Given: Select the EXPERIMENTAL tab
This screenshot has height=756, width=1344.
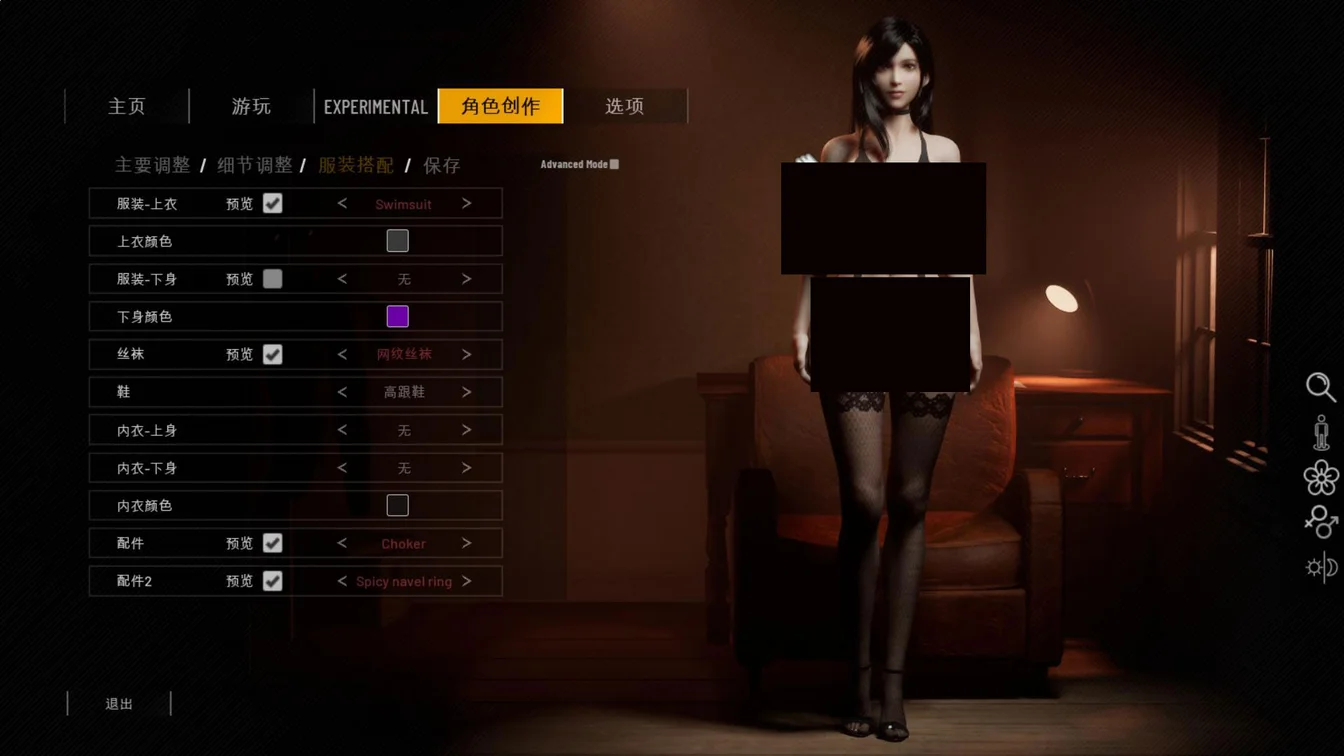Looking at the screenshot, I should point(375,106).
